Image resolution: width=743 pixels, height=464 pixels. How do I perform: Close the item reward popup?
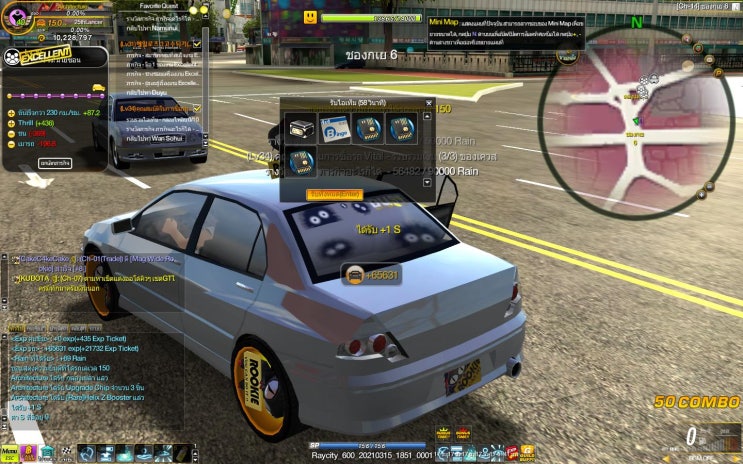pyautogui.click(x=429, y=103)
